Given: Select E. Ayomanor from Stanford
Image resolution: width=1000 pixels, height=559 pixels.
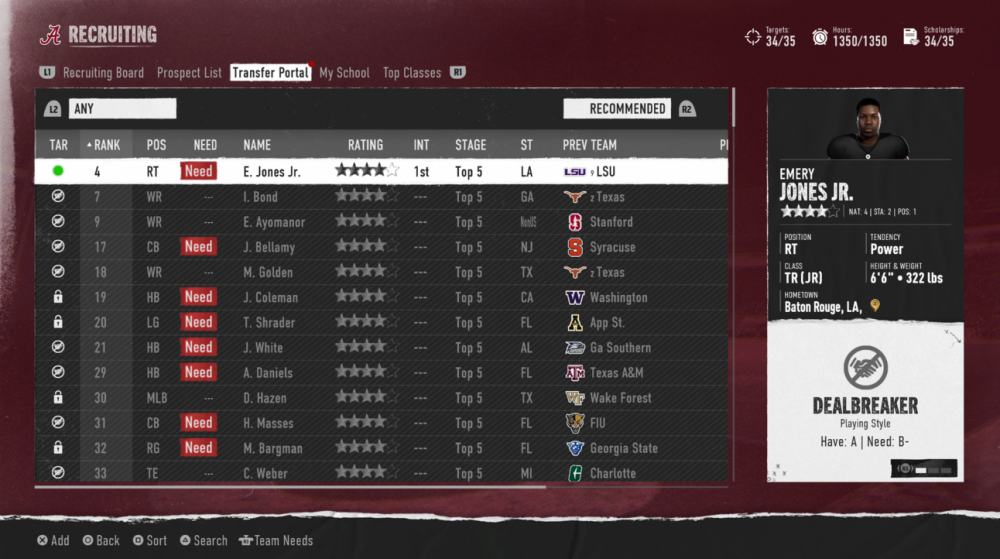Looking at the screenshot, I should coord(274,222).
